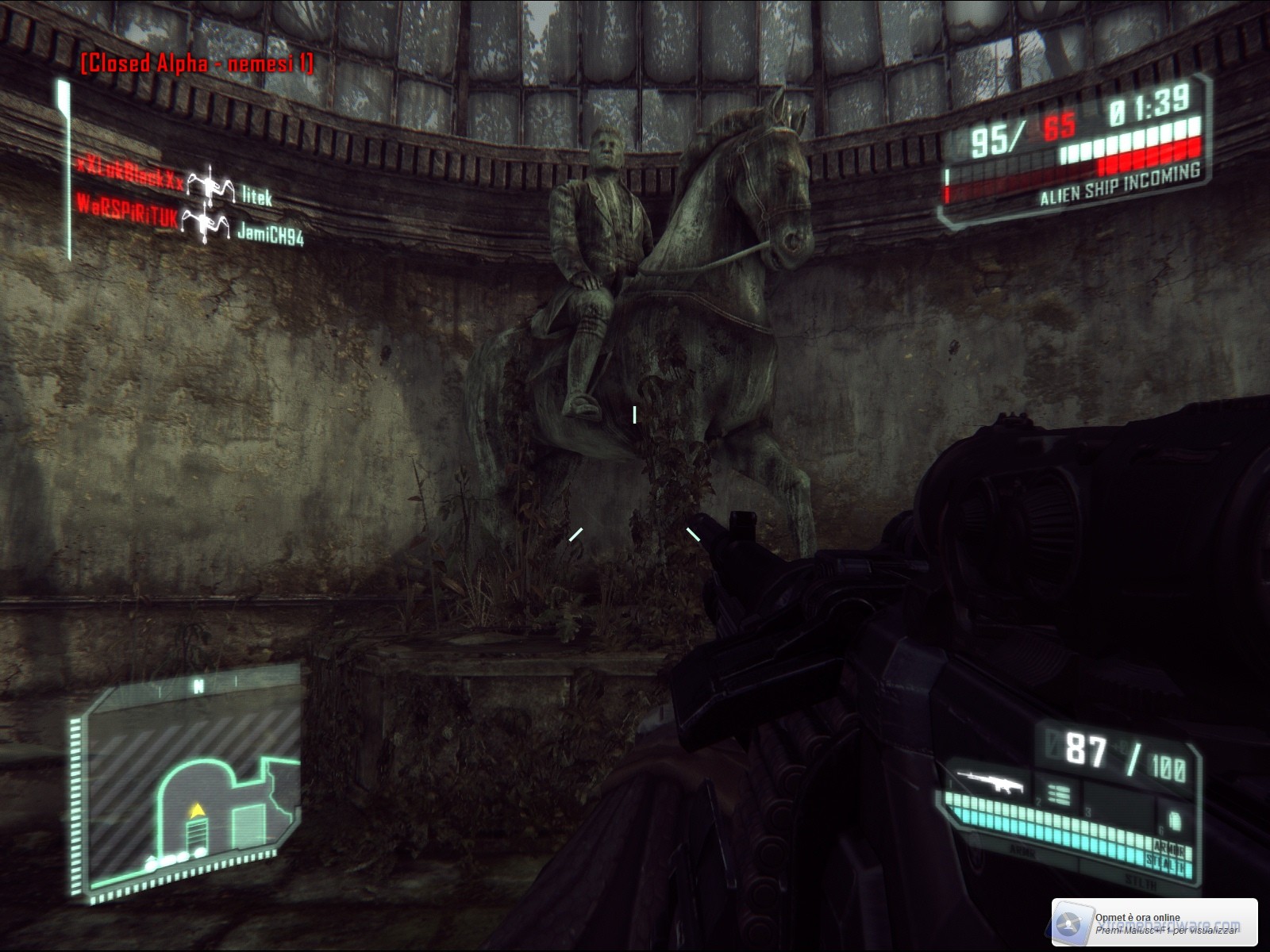Image resolution: width=1270 pixels, height=952 pixels.
Task: Click the JamiCH94 kill feed entry
Action: coord(271,235)
